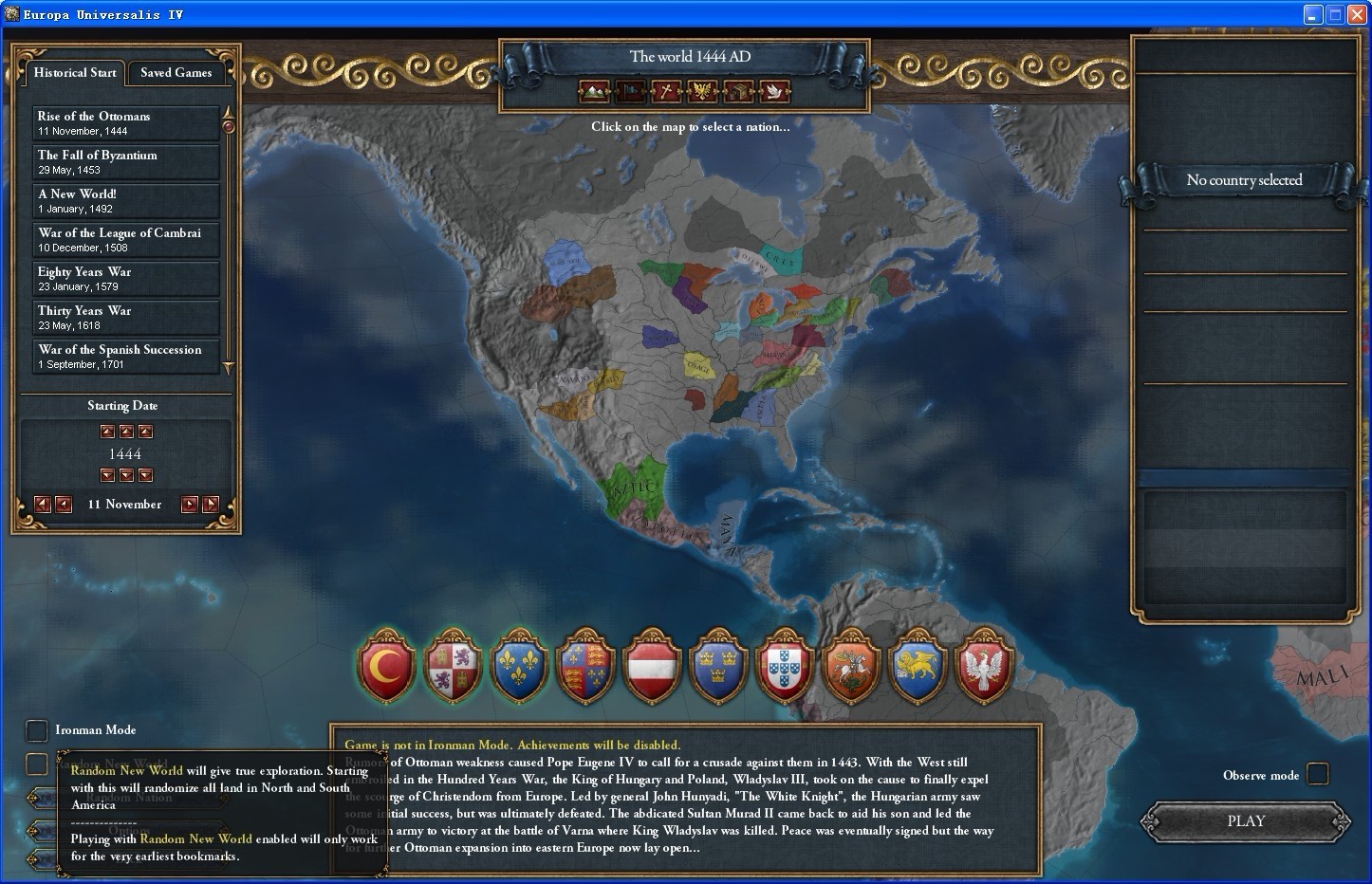This screenshot has width=1372, height=884.
Task: Choose the France fleur-de-lis shield
Action: [519, 666]
